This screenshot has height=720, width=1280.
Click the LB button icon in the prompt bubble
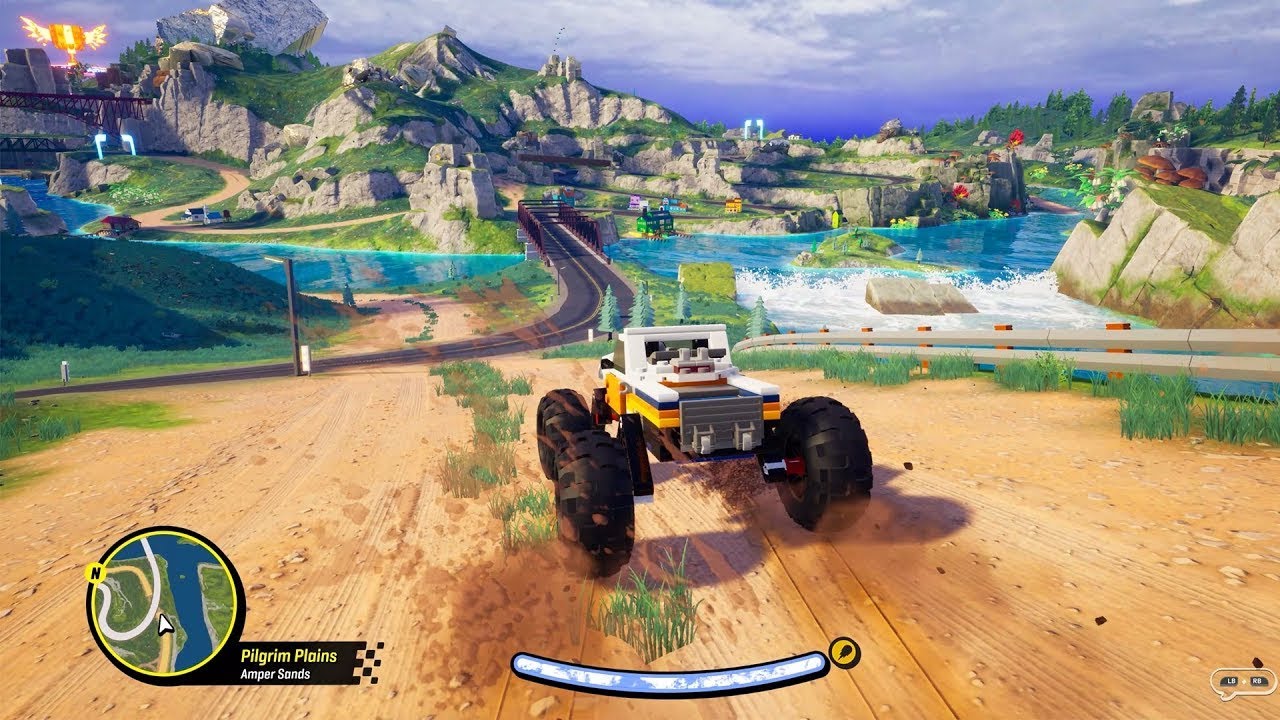click(1231, 683)
